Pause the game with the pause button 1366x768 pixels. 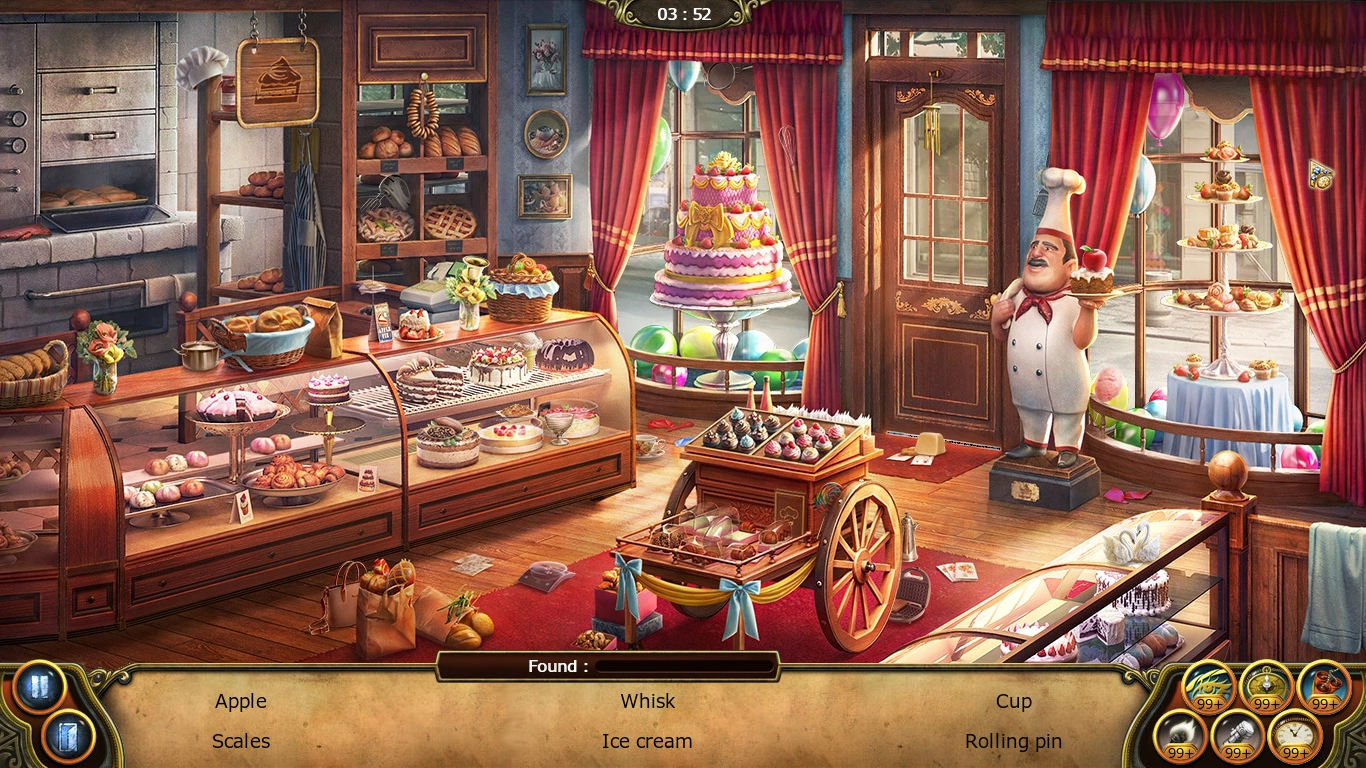[x=39, y=689]
